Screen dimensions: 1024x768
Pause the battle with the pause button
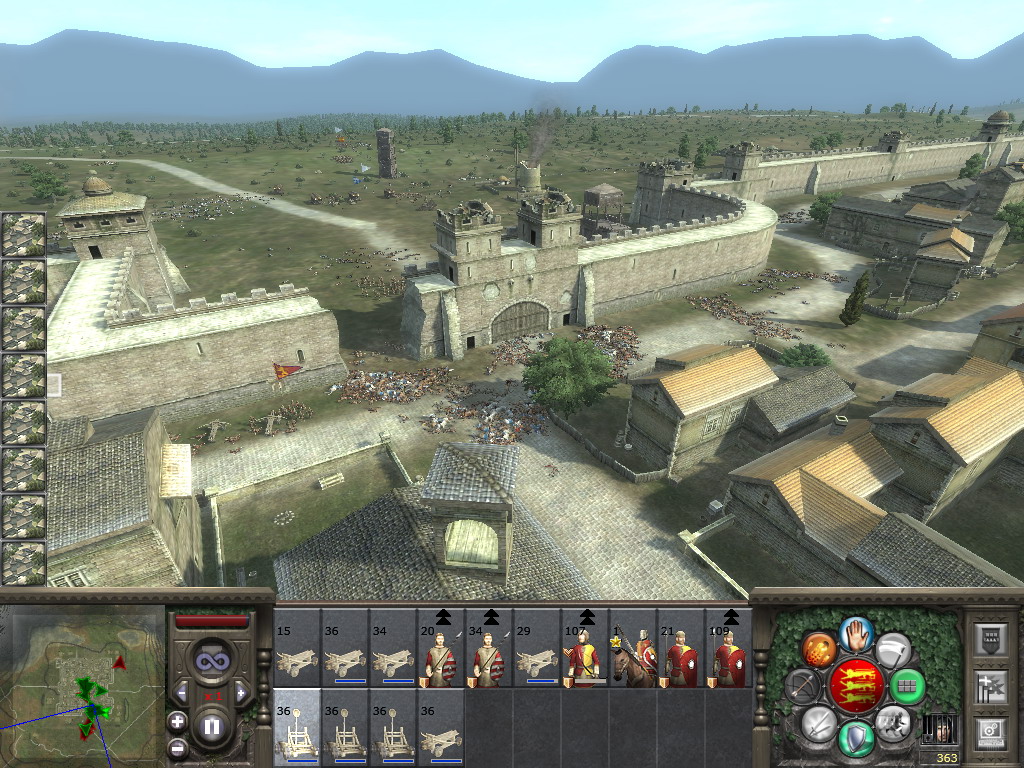(x=211, y=726)
